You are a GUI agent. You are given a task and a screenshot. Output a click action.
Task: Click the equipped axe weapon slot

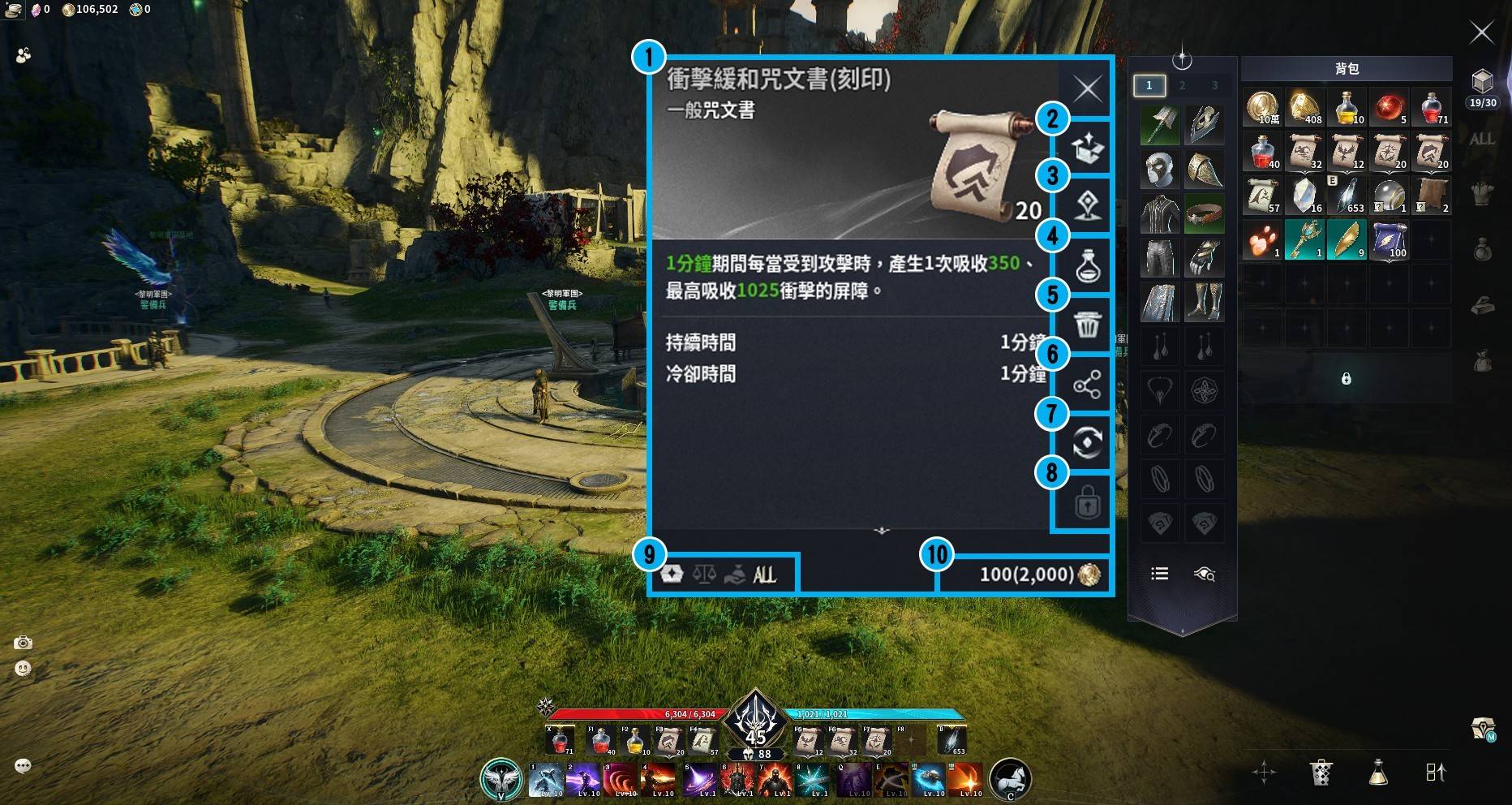pos(1160,124)
